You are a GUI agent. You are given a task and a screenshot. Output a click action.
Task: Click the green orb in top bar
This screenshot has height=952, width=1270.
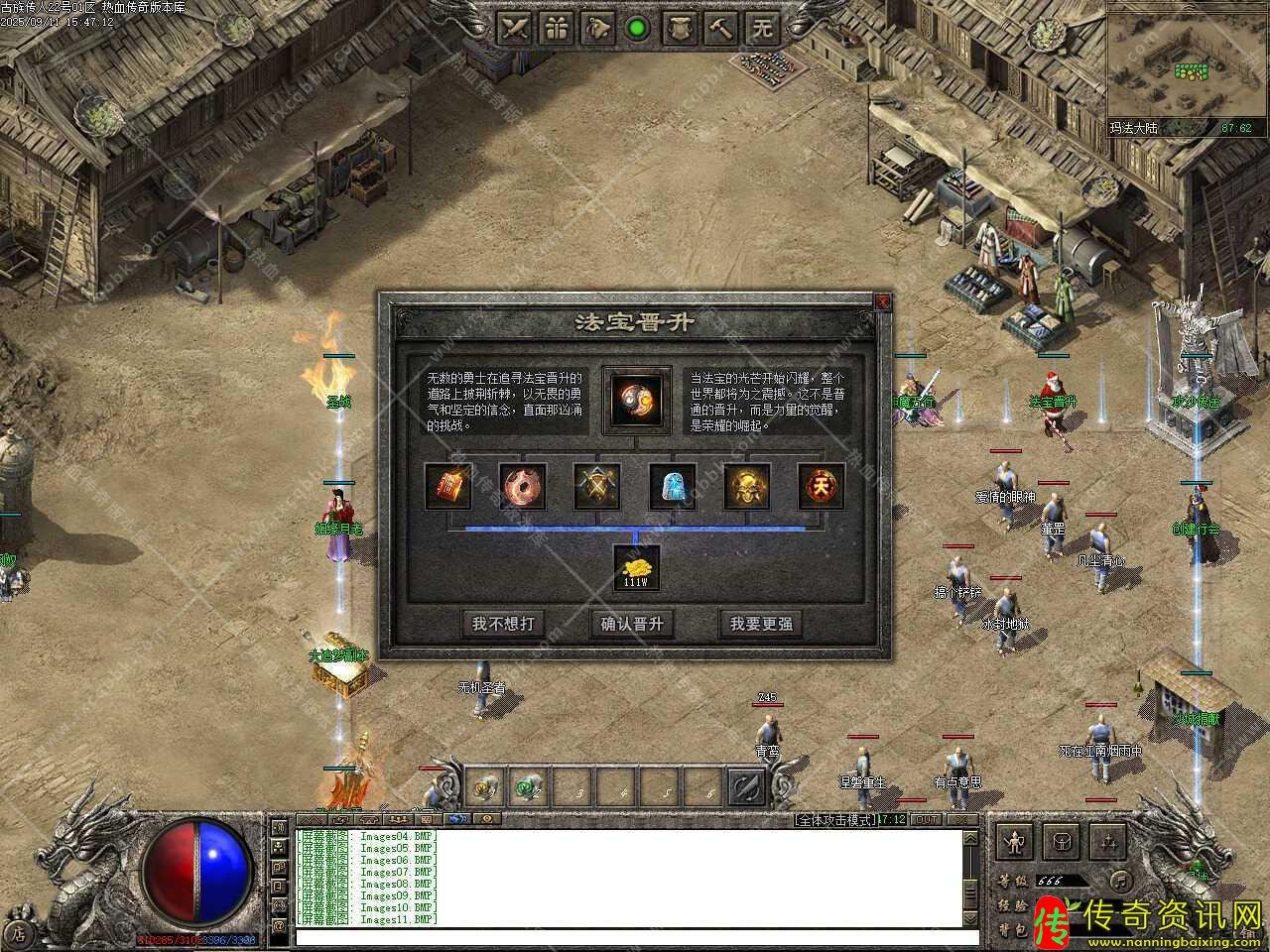pyautogui.click(x=638, y=28)
